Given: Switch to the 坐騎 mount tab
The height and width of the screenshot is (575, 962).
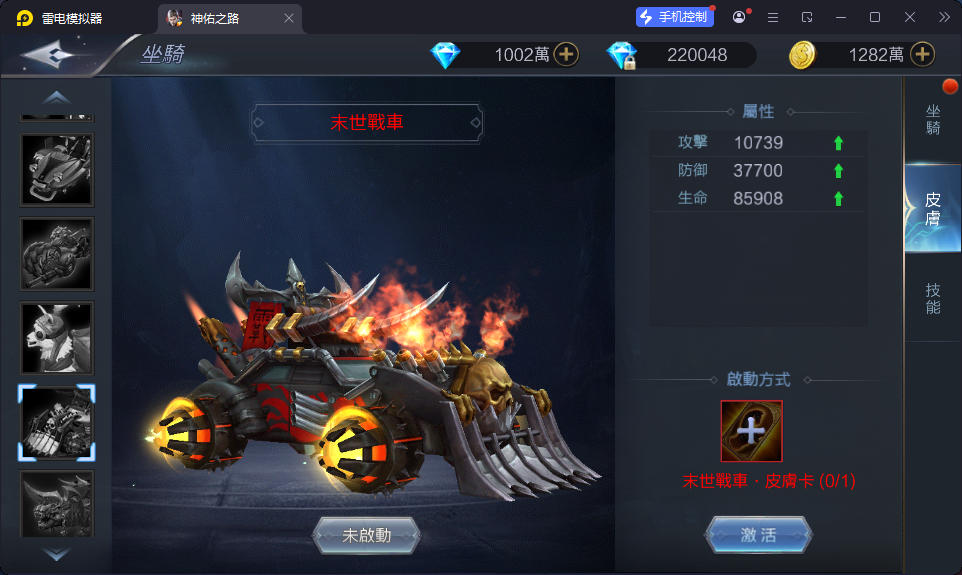Looking at the screenshot, I should pos(933,120).
